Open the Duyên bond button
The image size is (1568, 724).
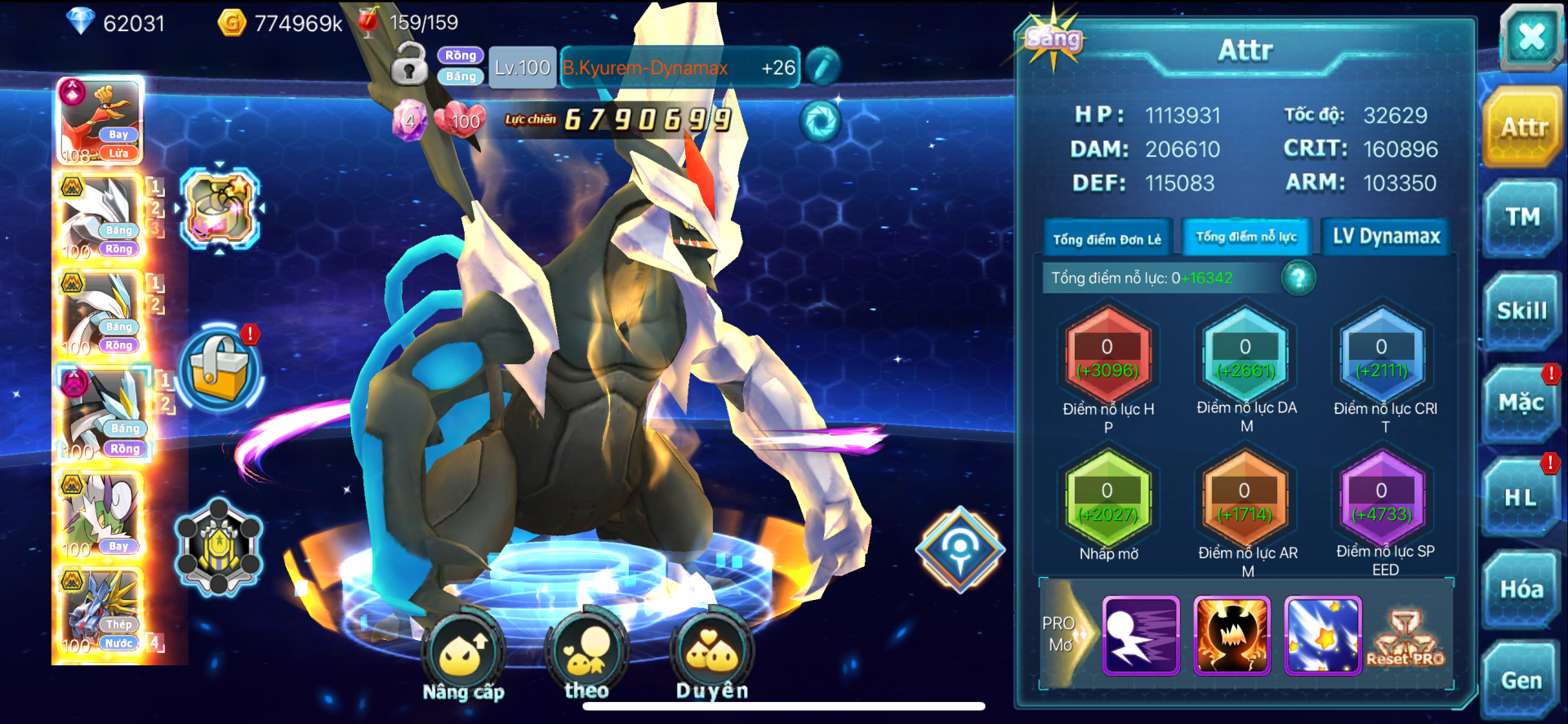pyautogui.click(x=711, y=655)
